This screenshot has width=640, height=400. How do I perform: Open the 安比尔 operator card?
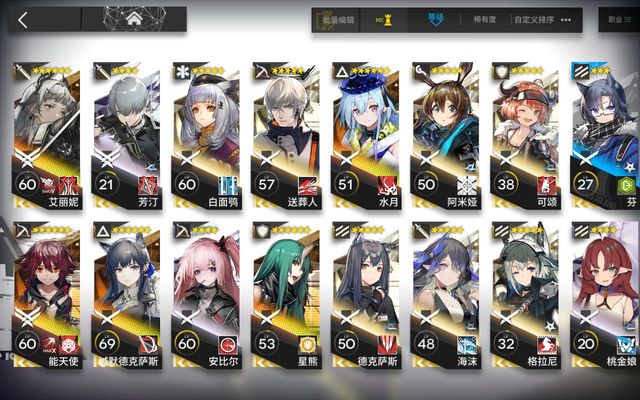point(204,300)
